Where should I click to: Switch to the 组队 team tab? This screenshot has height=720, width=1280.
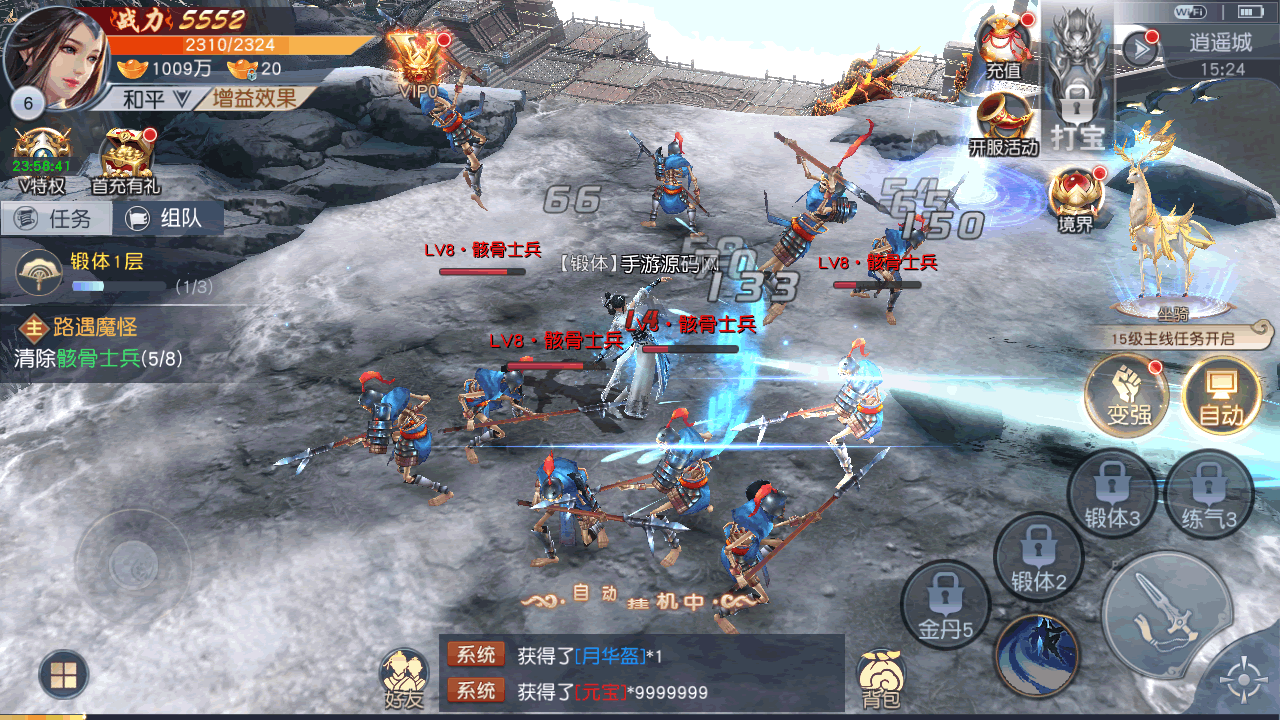coord(168,219)
